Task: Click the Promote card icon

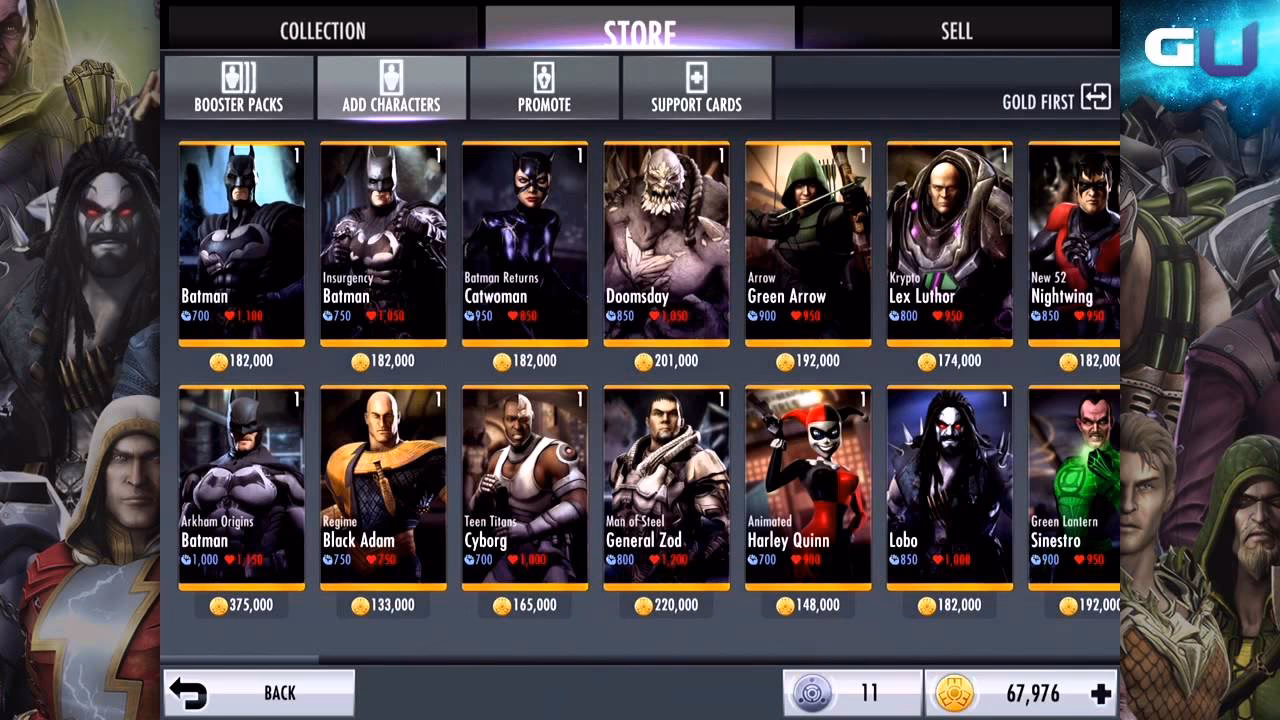Action: pyautogui.click(x=544, y=87)
